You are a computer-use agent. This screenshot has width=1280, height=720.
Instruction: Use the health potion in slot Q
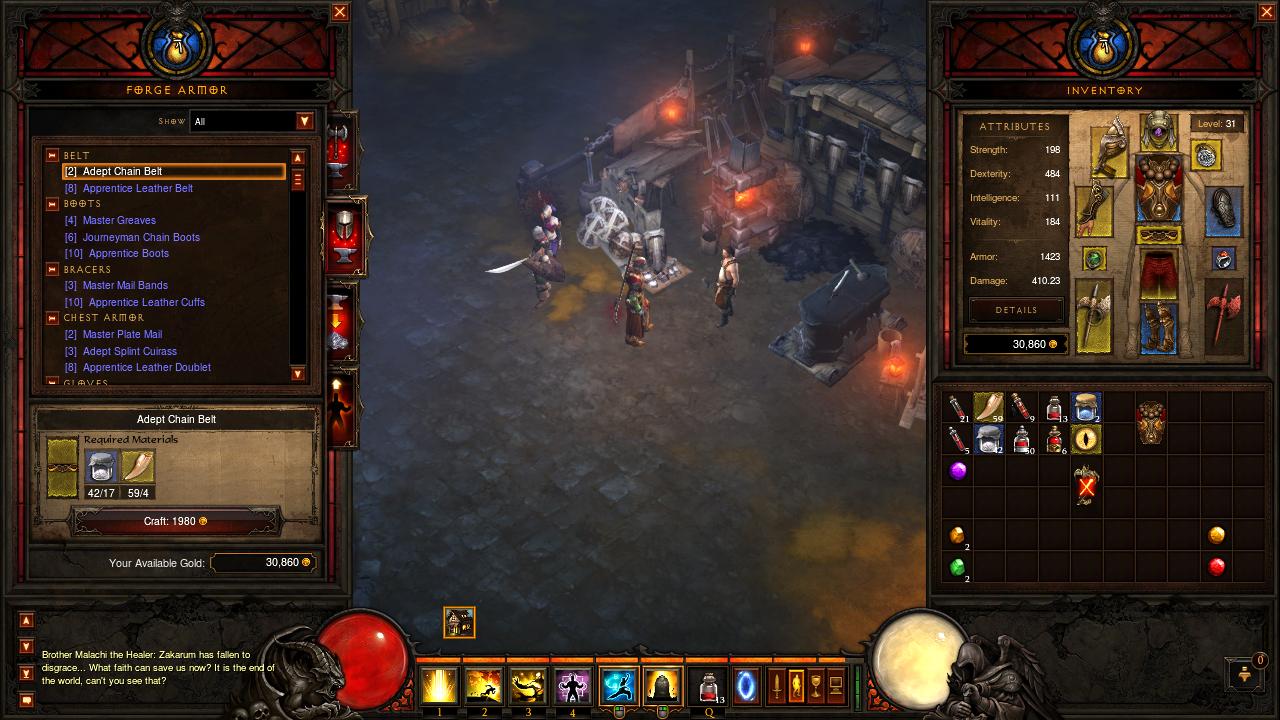(709, 686)
